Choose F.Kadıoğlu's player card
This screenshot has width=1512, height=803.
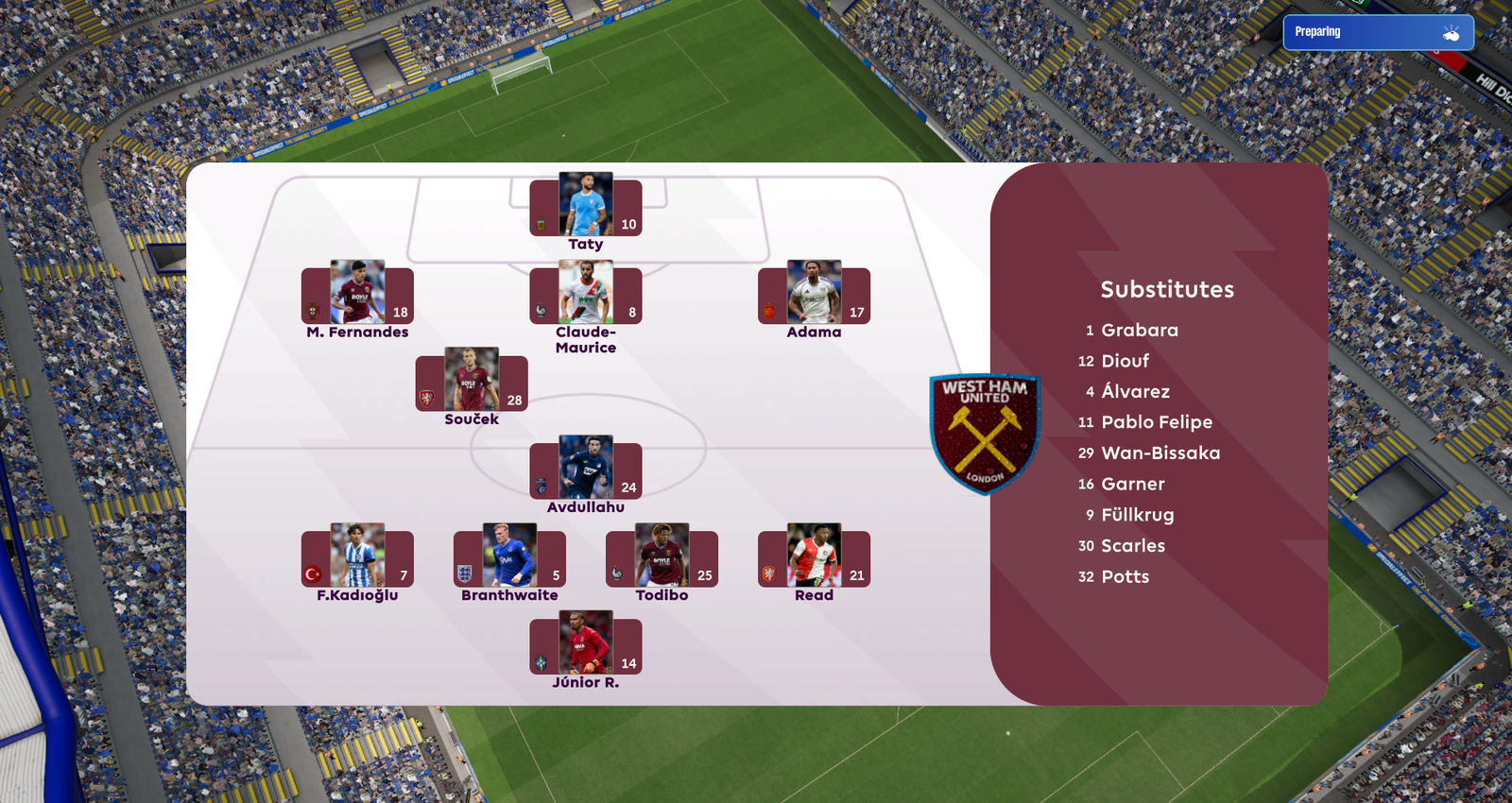(357, 556)
